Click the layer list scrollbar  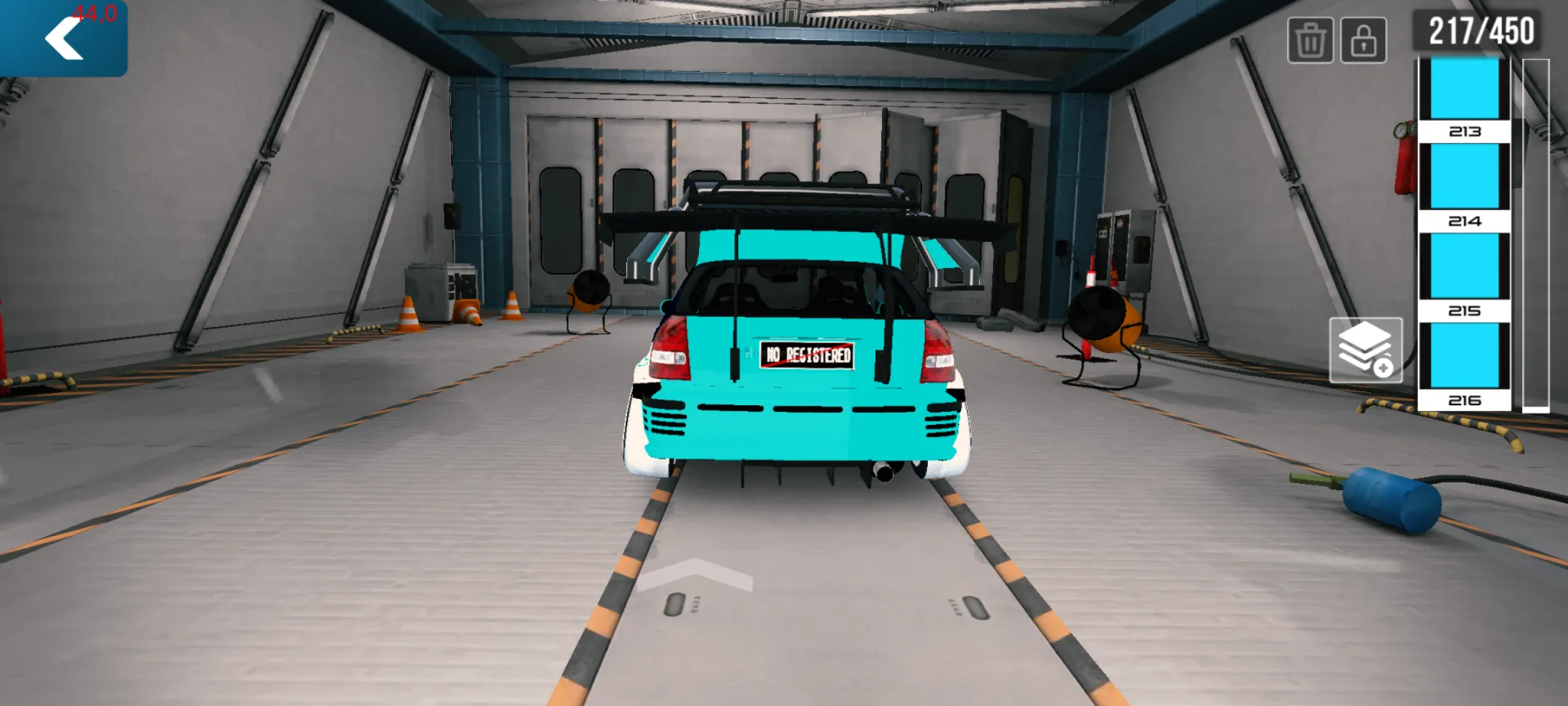pos(1535,234)
